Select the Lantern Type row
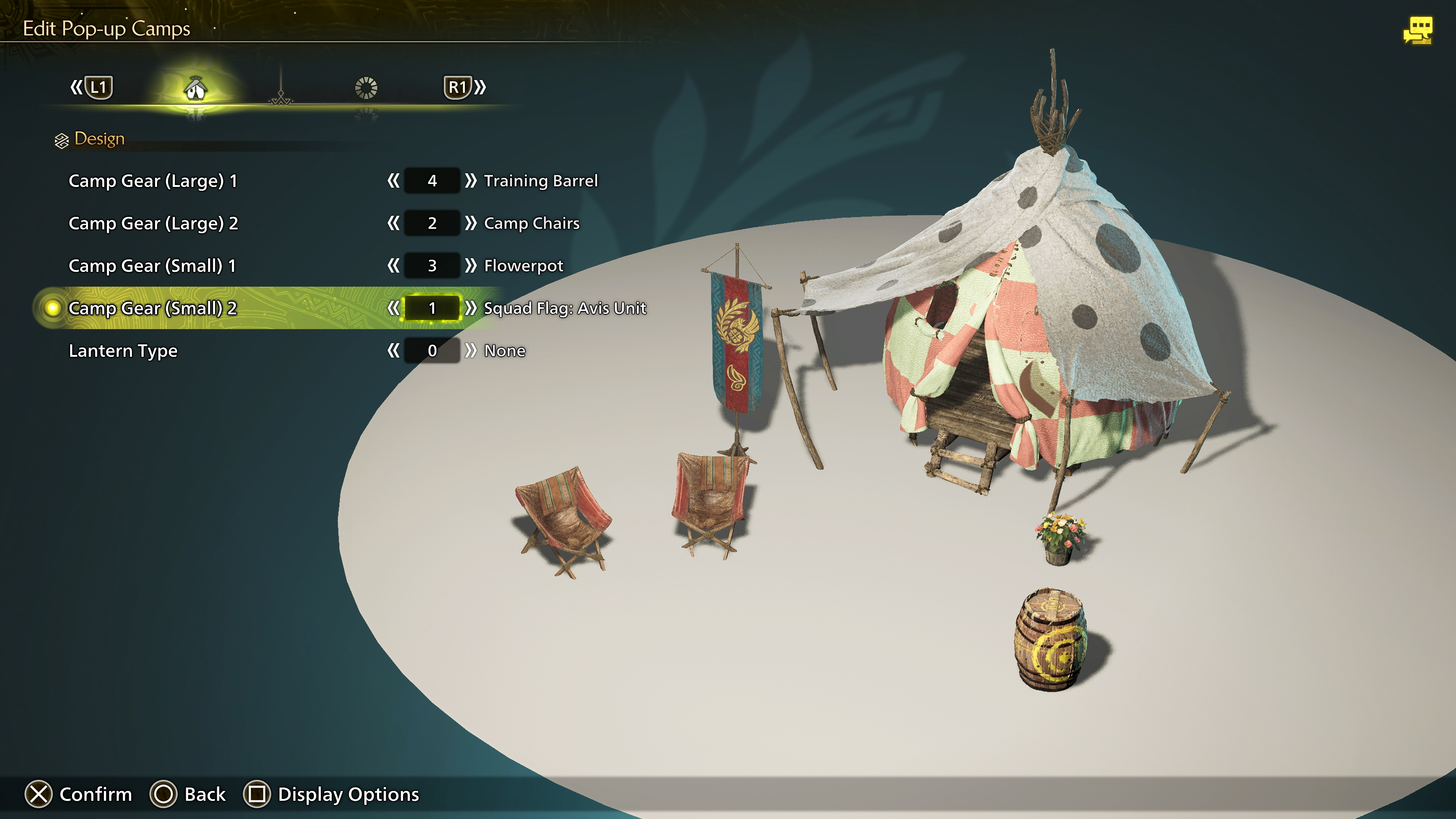Screen dimensions: 1456x819 pyautogui.click(x=123, y=350)
